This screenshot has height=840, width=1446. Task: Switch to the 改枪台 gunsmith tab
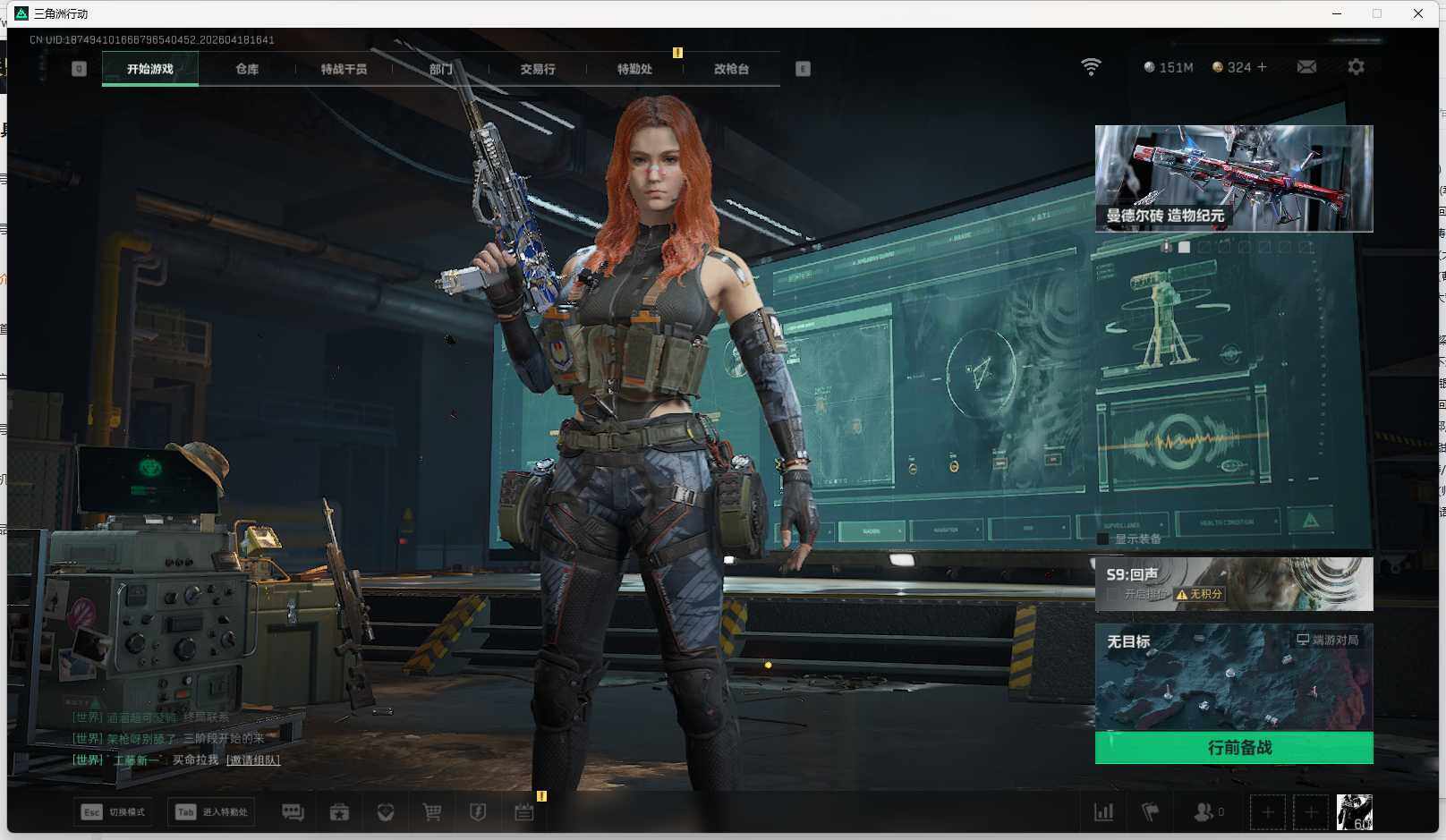pos(731,69)
